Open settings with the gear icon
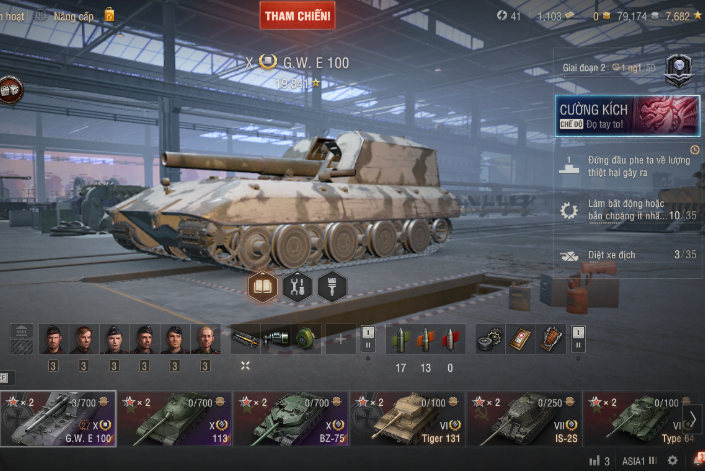This screenshot has height=471, width=705. pos(672,461)
